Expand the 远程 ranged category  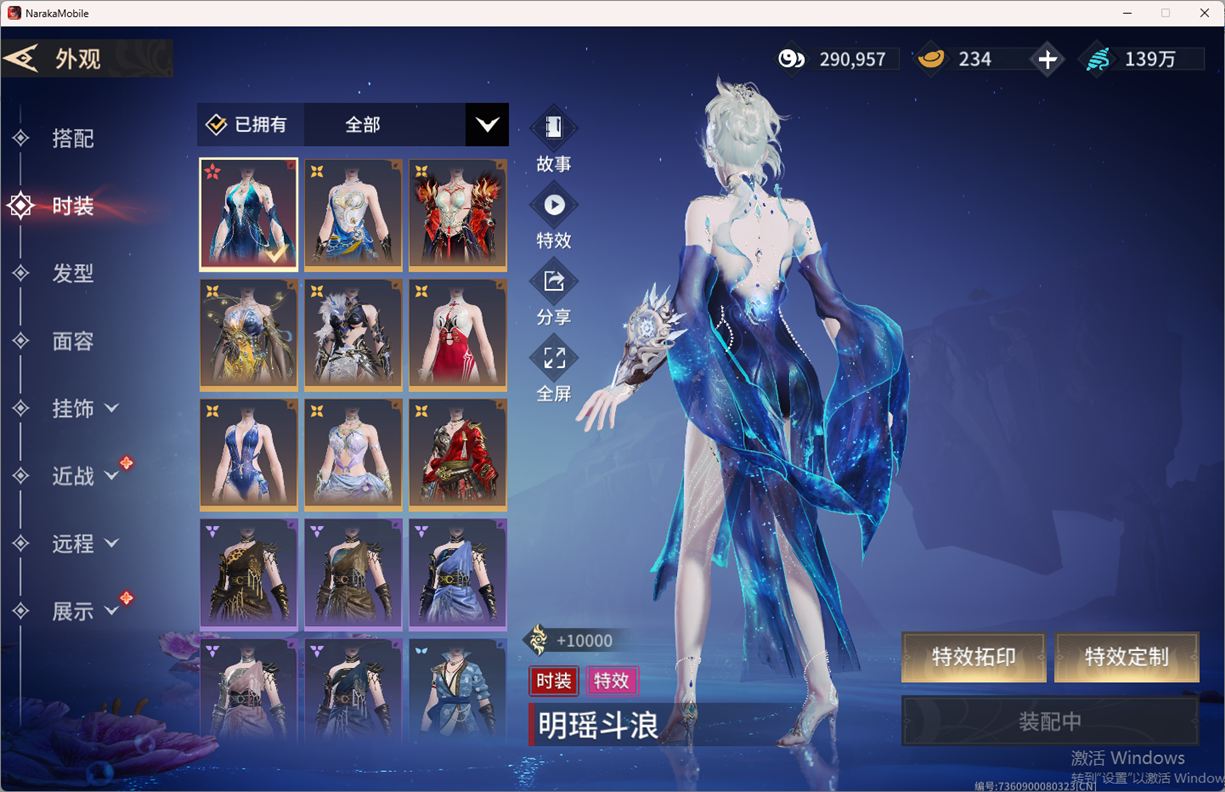coord(84,543)
